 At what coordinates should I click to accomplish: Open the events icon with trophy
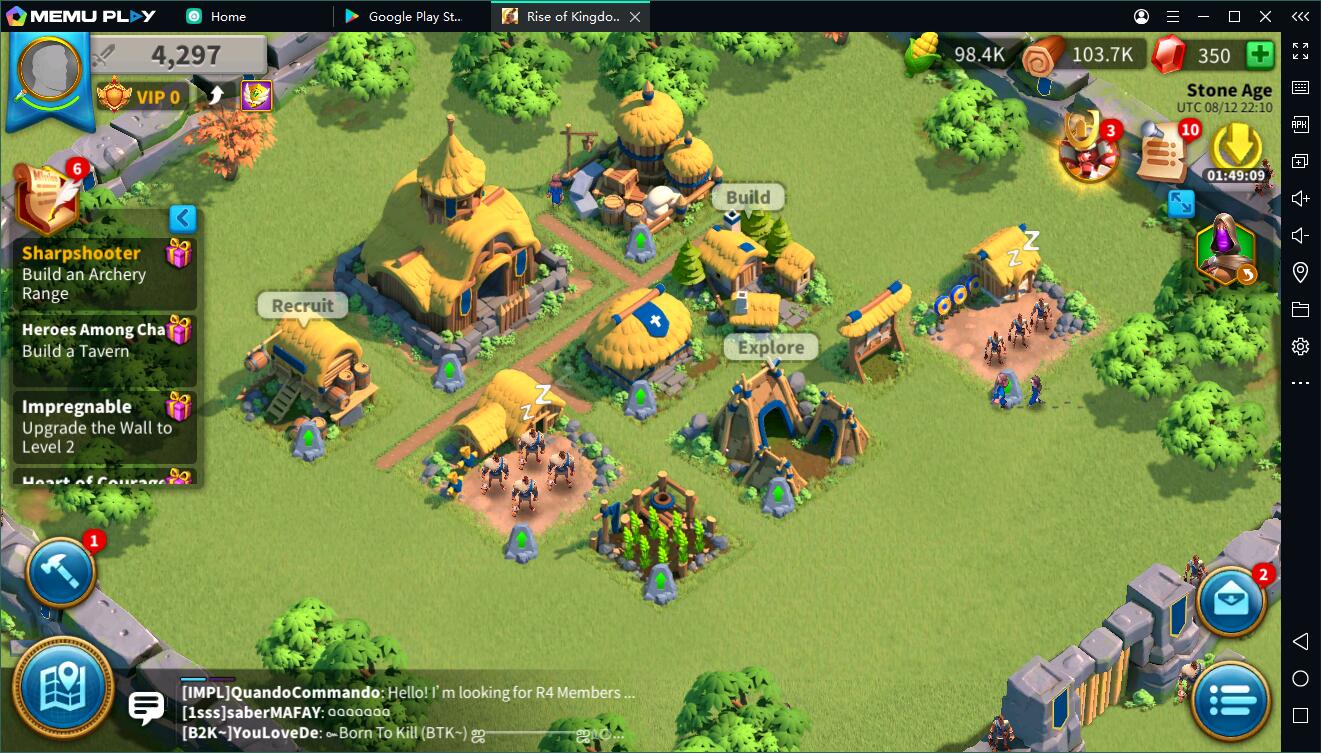1089,152
